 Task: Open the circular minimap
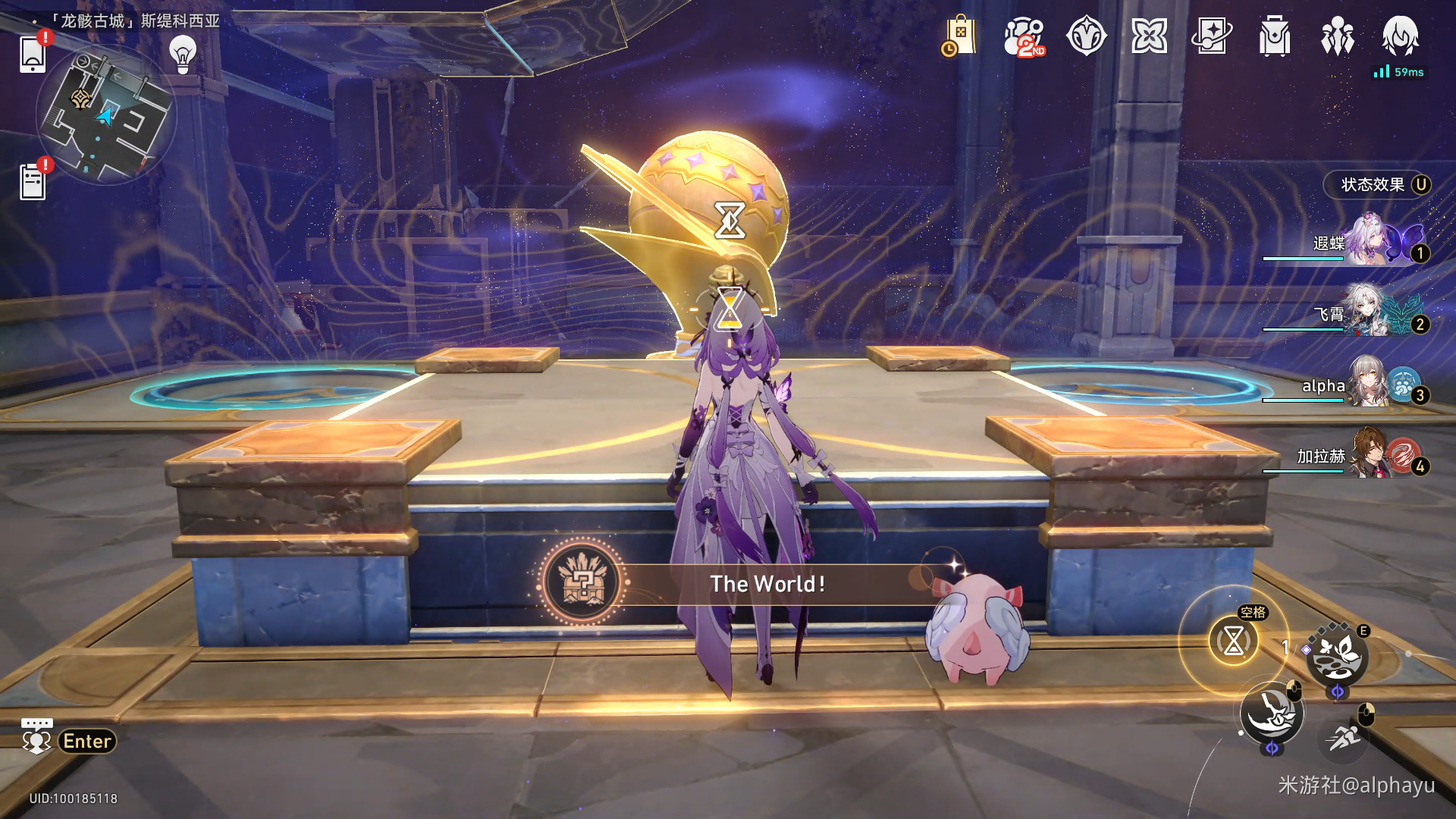pyautogui.click(x=106, y=115)
